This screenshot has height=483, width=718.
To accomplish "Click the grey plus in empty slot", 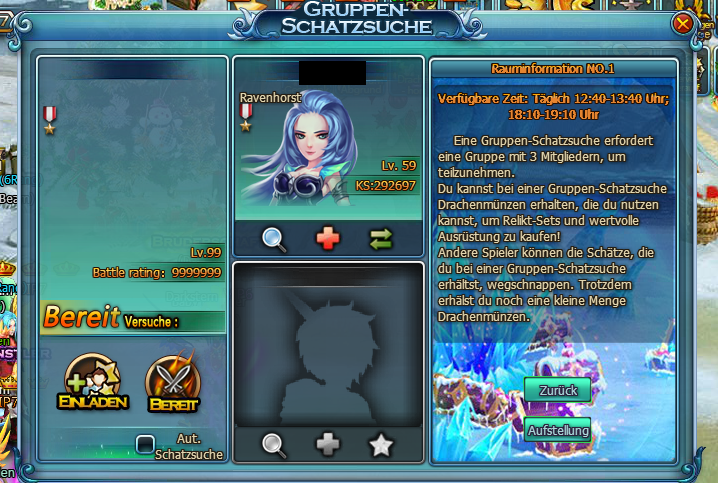I will point(328,444).
